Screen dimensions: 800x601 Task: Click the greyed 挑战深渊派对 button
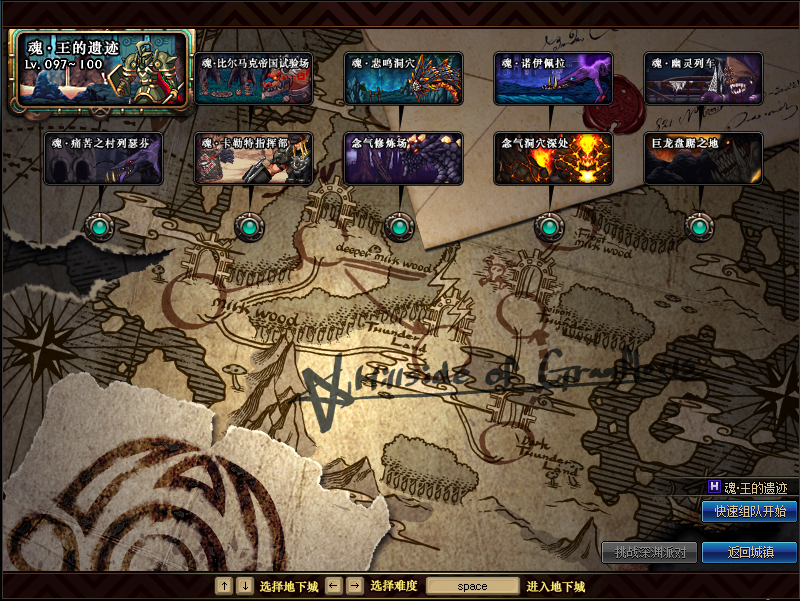pos(649,552)
